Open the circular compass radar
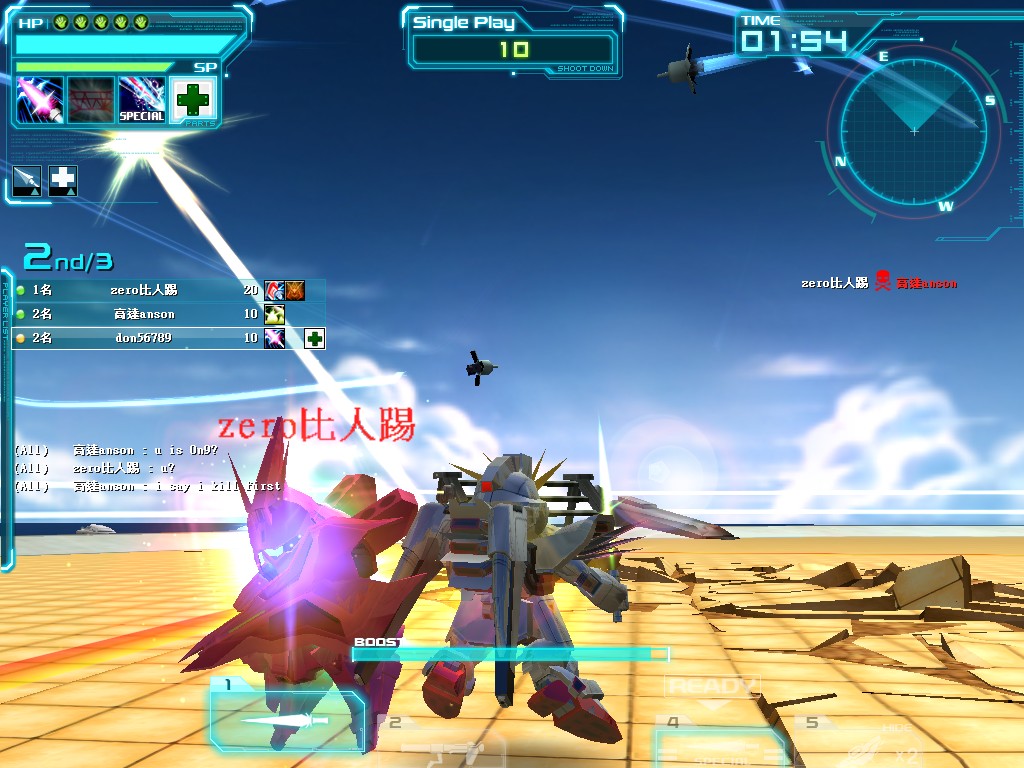 913,129
